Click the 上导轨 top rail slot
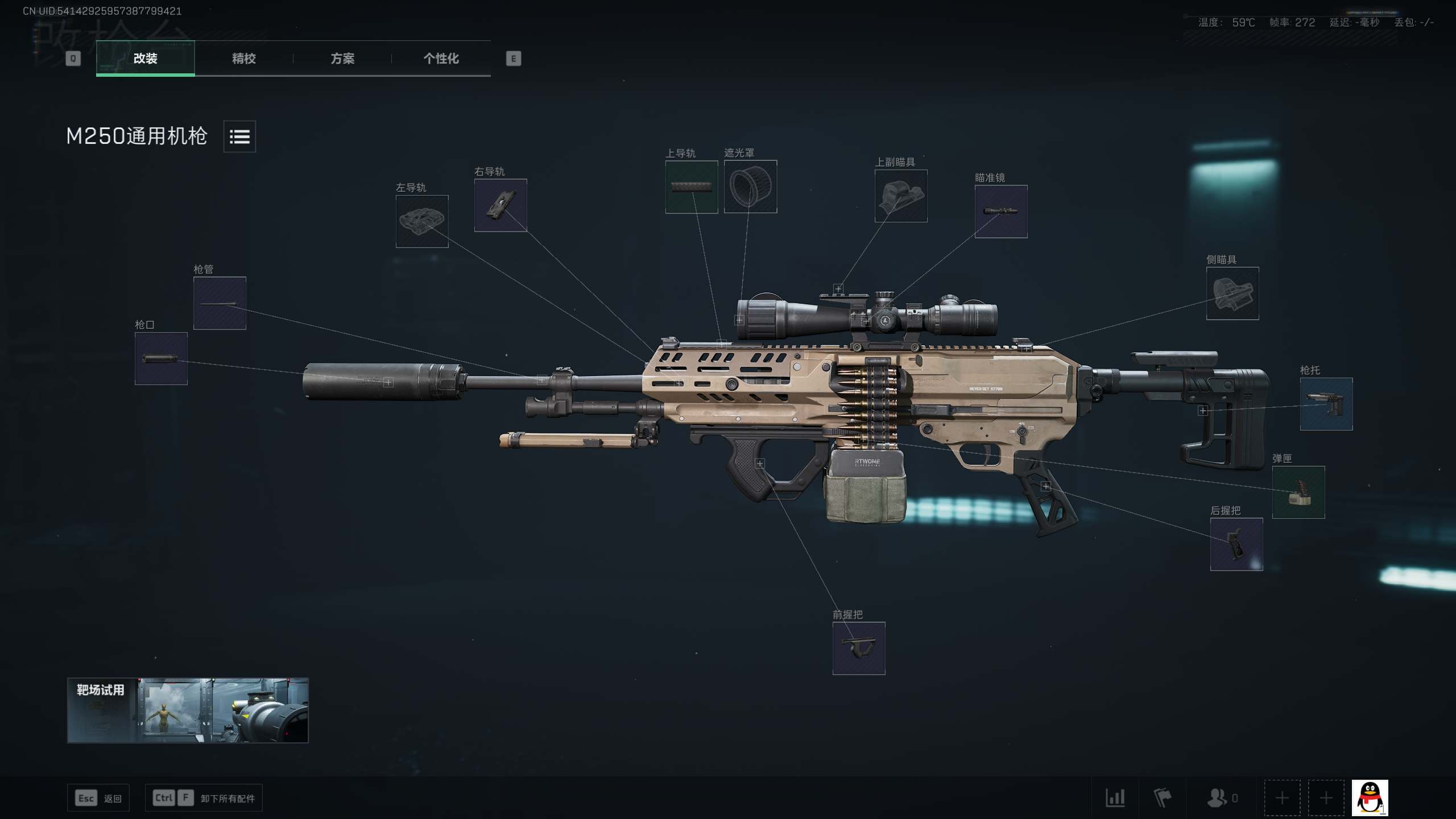Viewport: 1456px width, 819px height. click(x=692, y=187)
